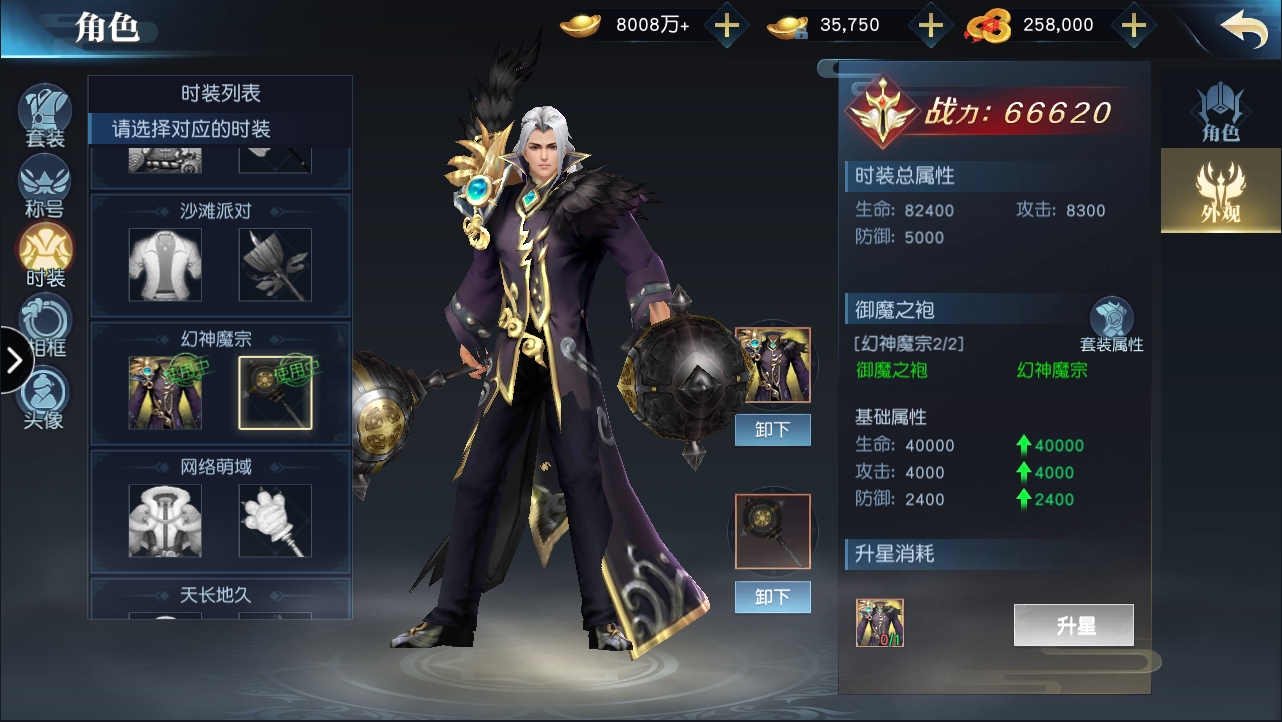Screen dimensions: 1282x722
Task: Choose the 沙滩派对 weapon skin
Action: point(275,265)
